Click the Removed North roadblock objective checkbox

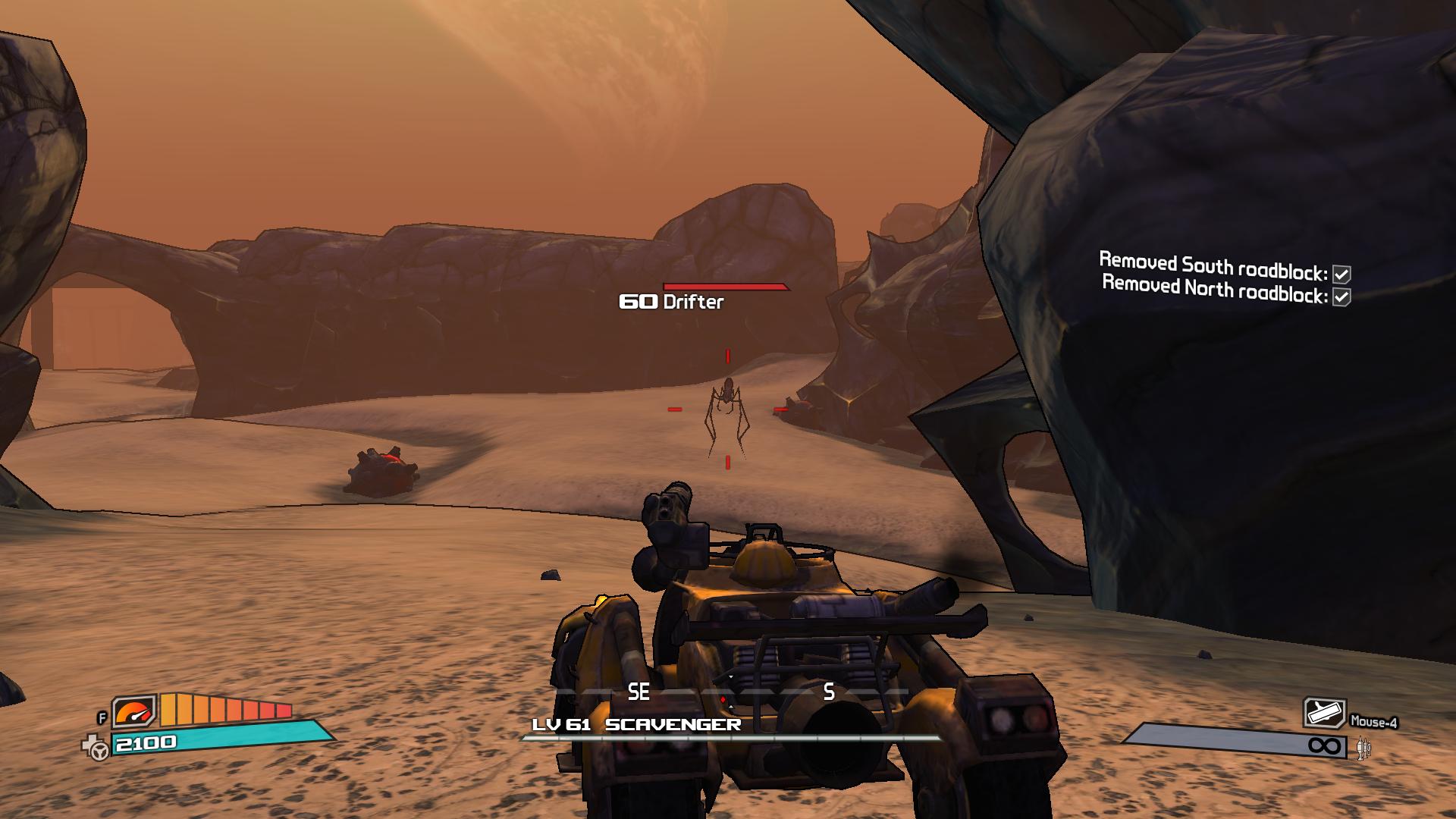pos(1341,297)
